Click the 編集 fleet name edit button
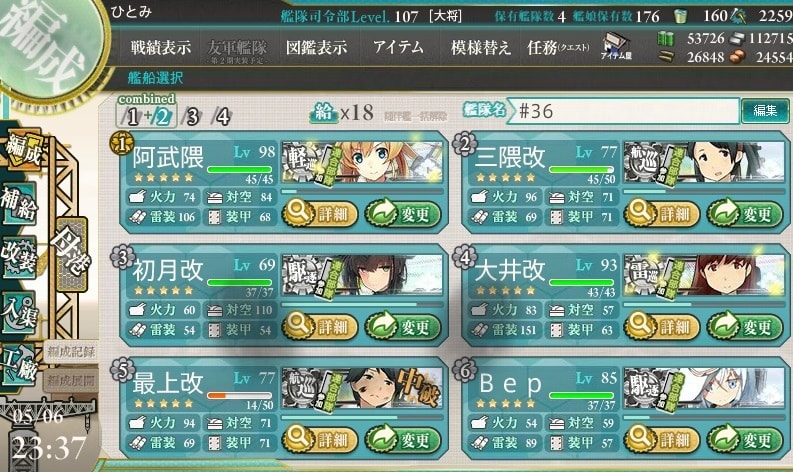 [x=765, y=110]
